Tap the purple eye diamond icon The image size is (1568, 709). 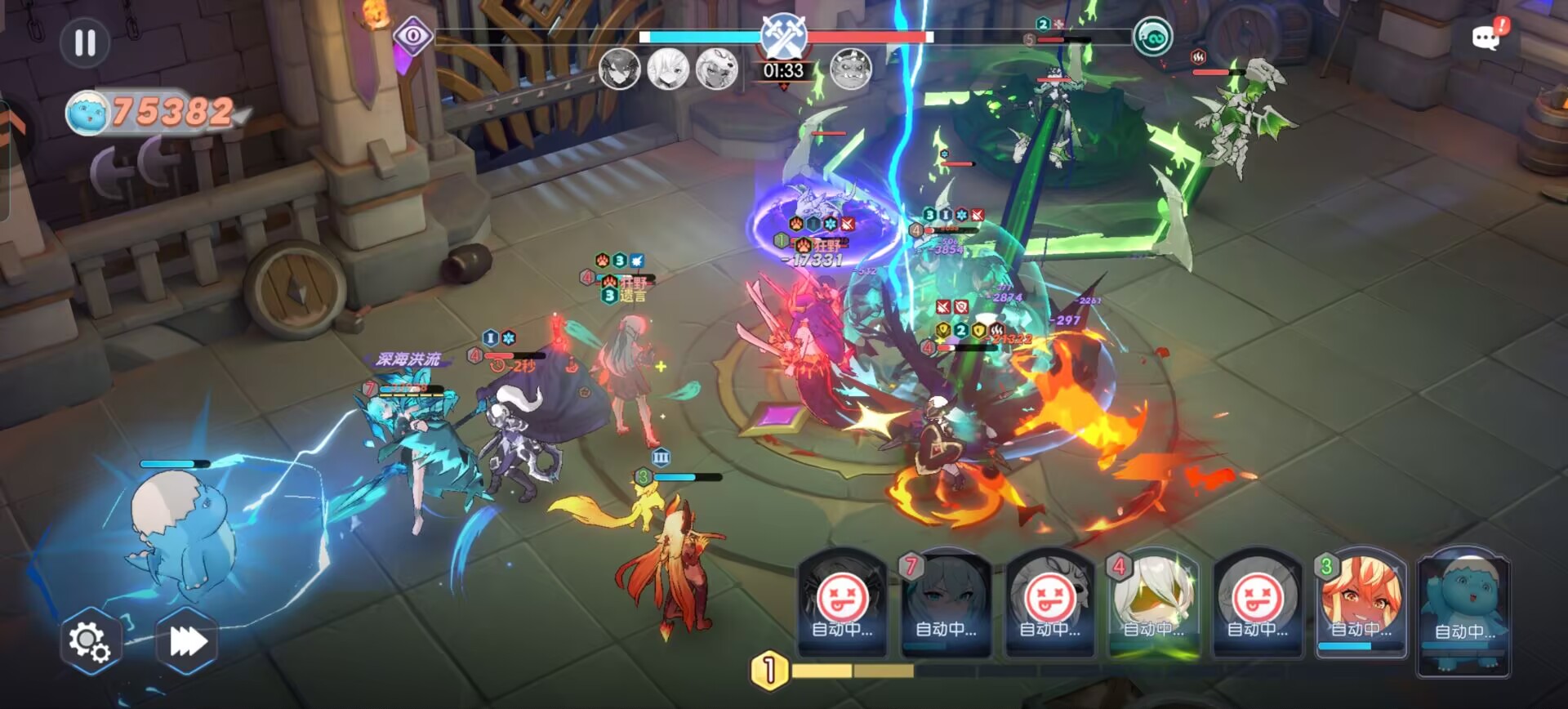tap(413, 36)
